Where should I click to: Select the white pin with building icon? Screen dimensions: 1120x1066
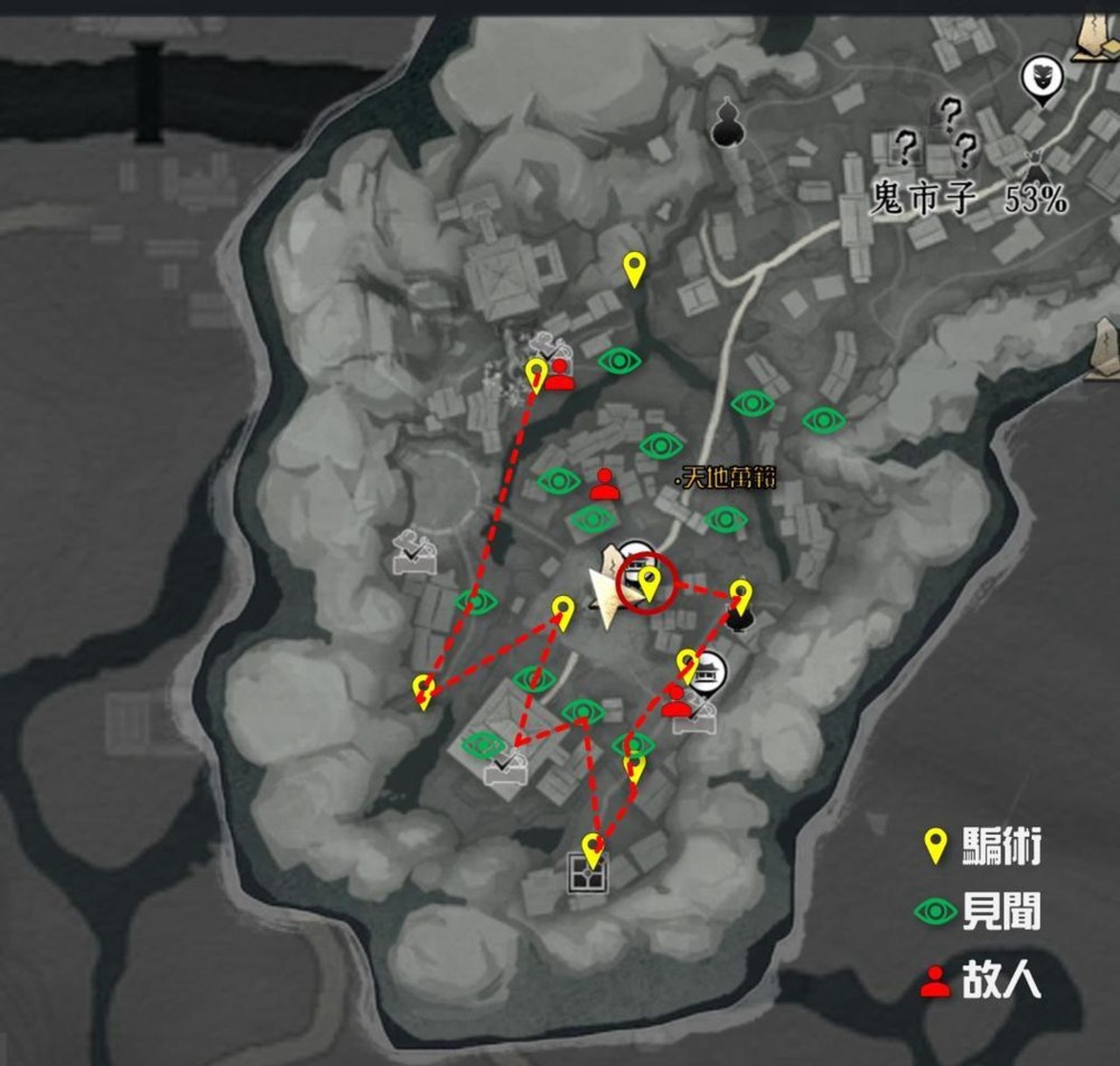[x=710, y=672]
